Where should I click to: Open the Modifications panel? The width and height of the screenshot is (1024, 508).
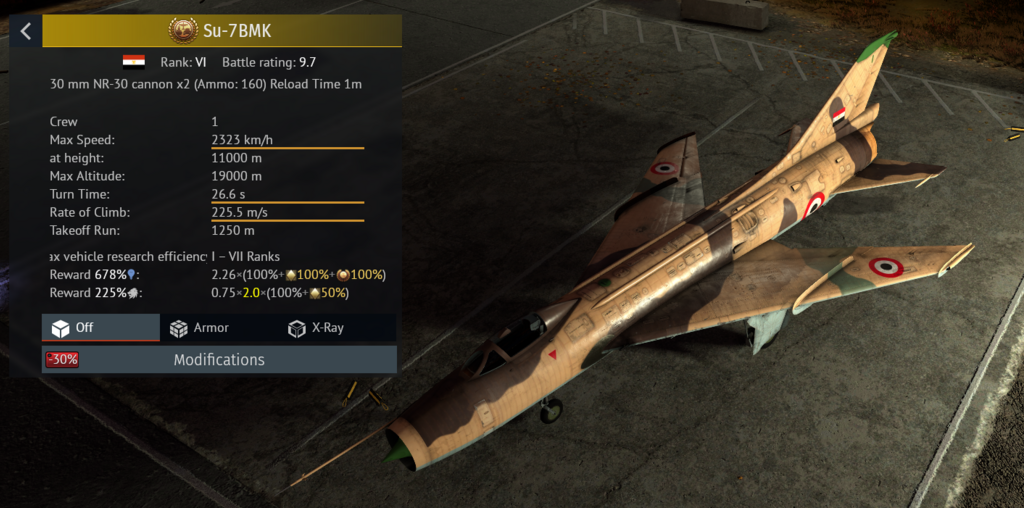coord(219,359)
